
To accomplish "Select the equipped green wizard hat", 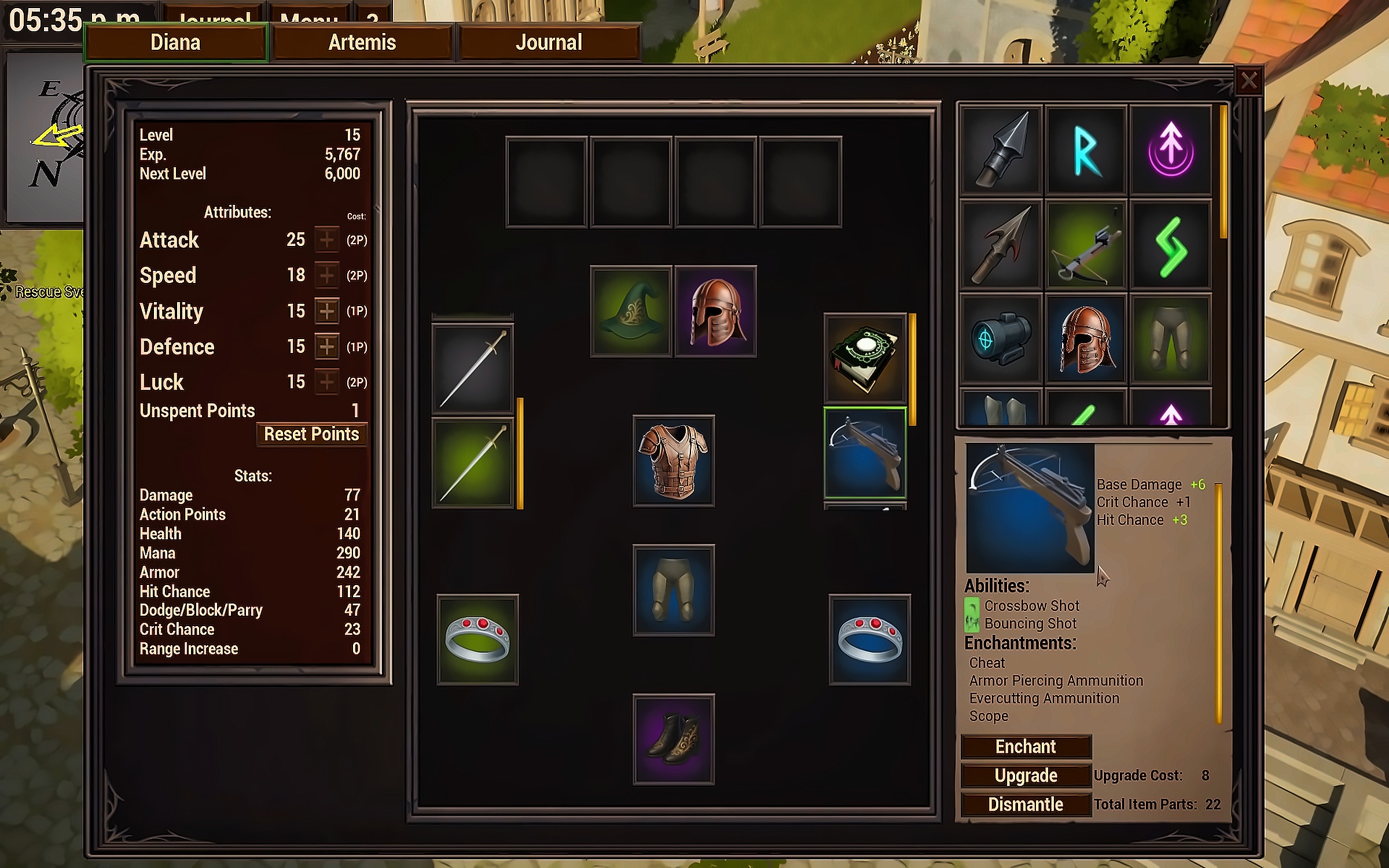I will coord(631,312).
